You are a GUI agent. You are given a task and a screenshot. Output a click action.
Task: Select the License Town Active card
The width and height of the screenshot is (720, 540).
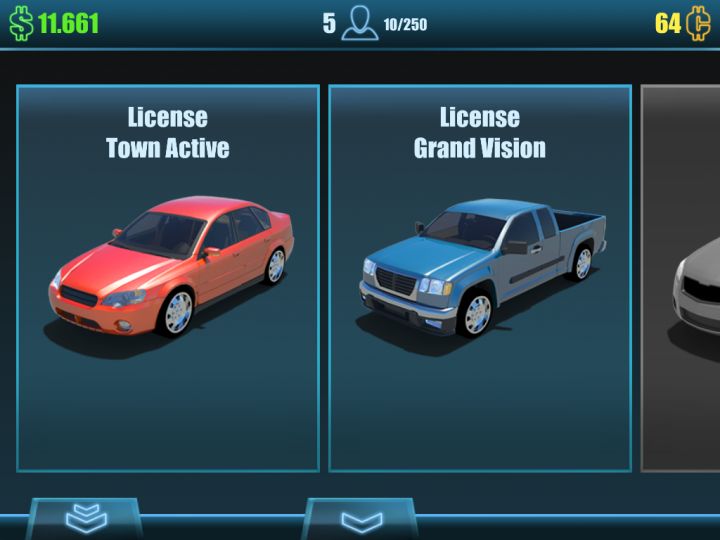(x=168, y=278)
